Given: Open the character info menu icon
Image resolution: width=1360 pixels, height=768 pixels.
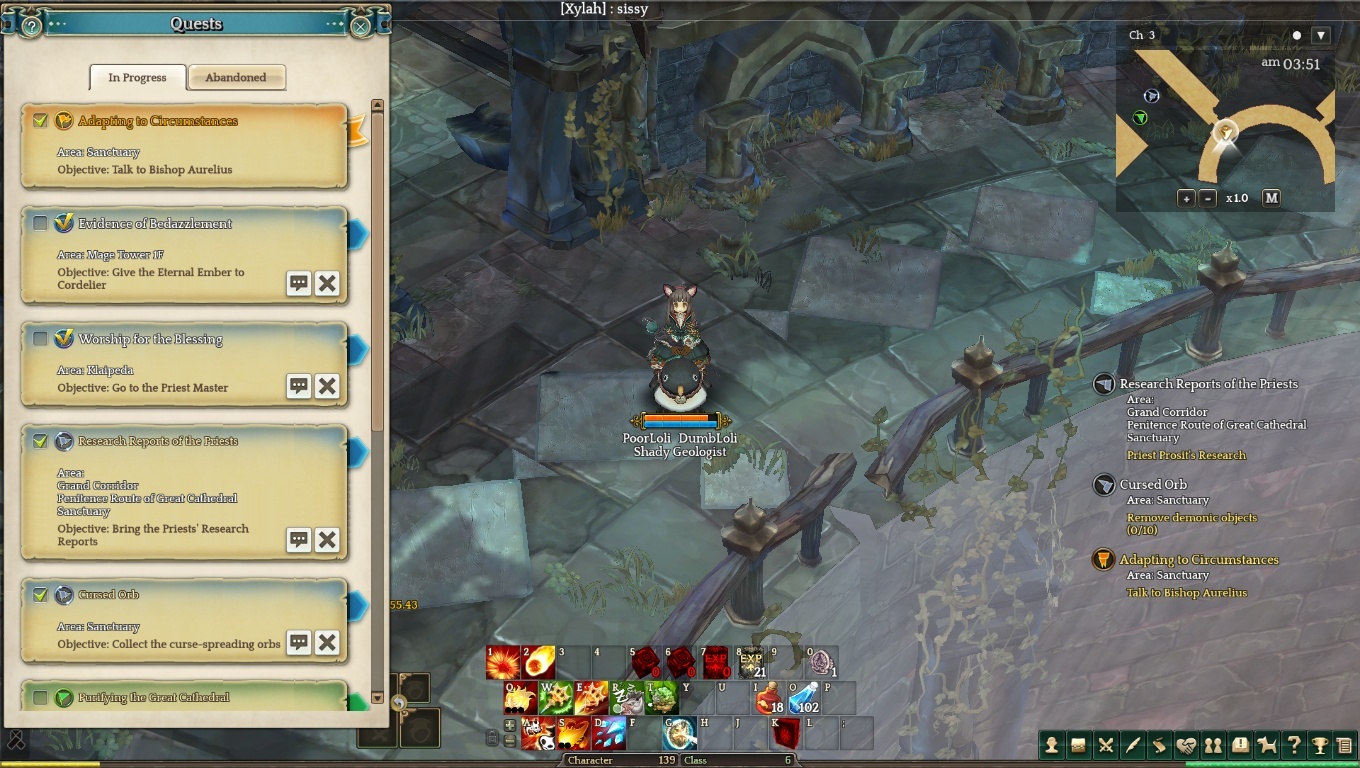Looking at the screenshot, I should click(x=1051, y=745).
